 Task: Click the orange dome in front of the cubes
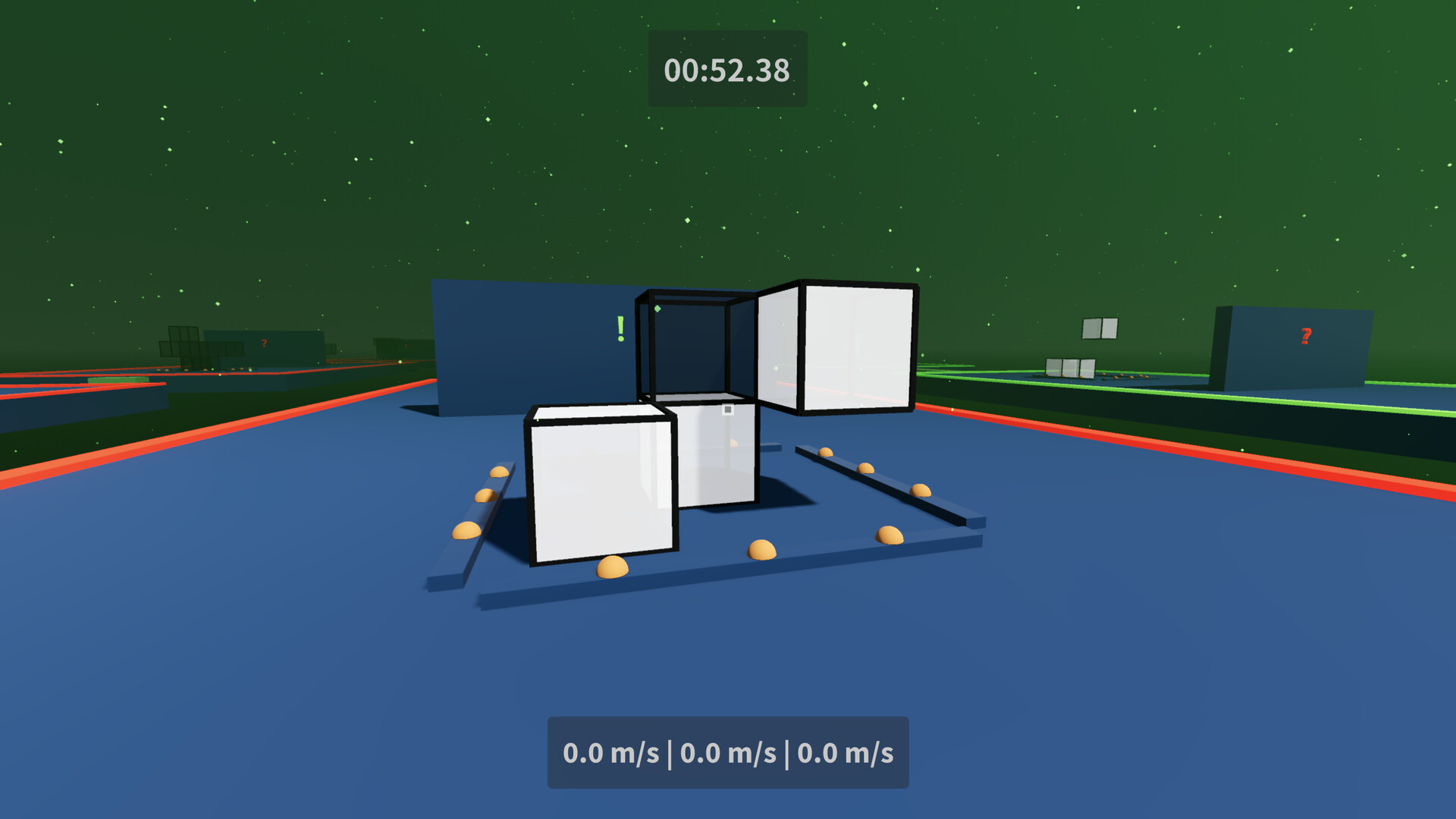coord(761,548)
